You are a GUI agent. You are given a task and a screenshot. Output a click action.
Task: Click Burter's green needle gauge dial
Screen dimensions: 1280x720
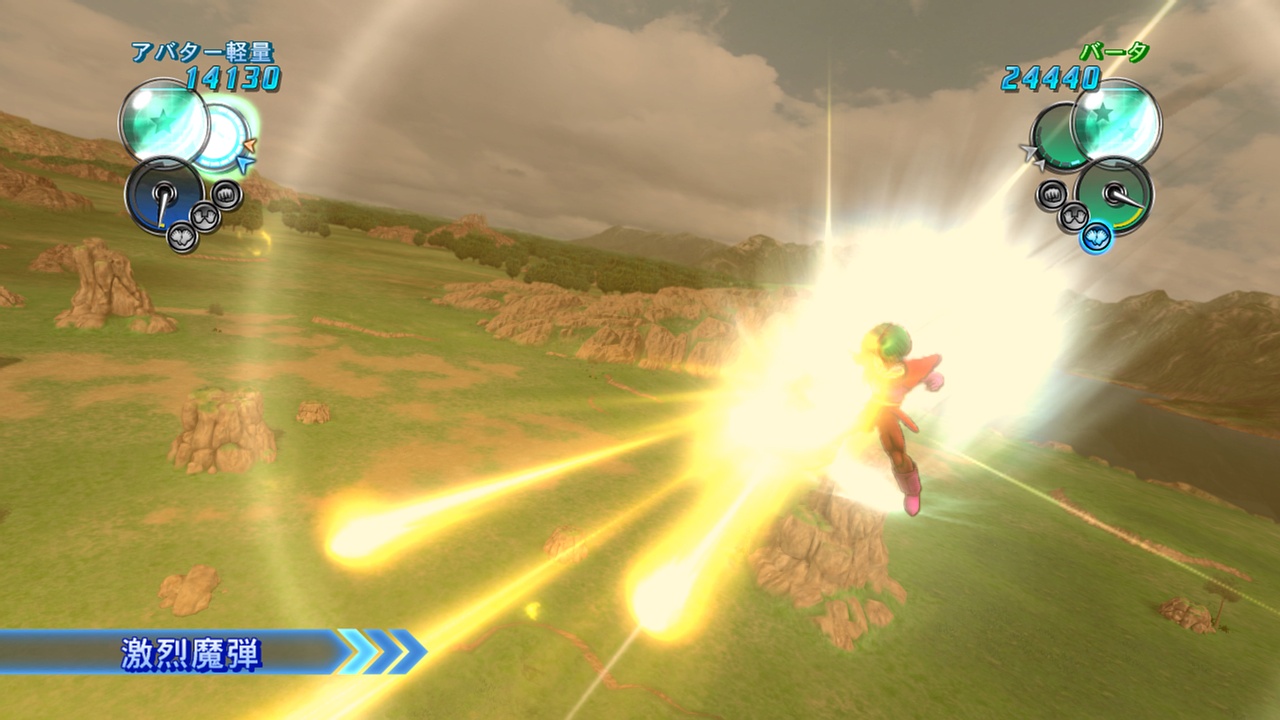(1115, 193)
